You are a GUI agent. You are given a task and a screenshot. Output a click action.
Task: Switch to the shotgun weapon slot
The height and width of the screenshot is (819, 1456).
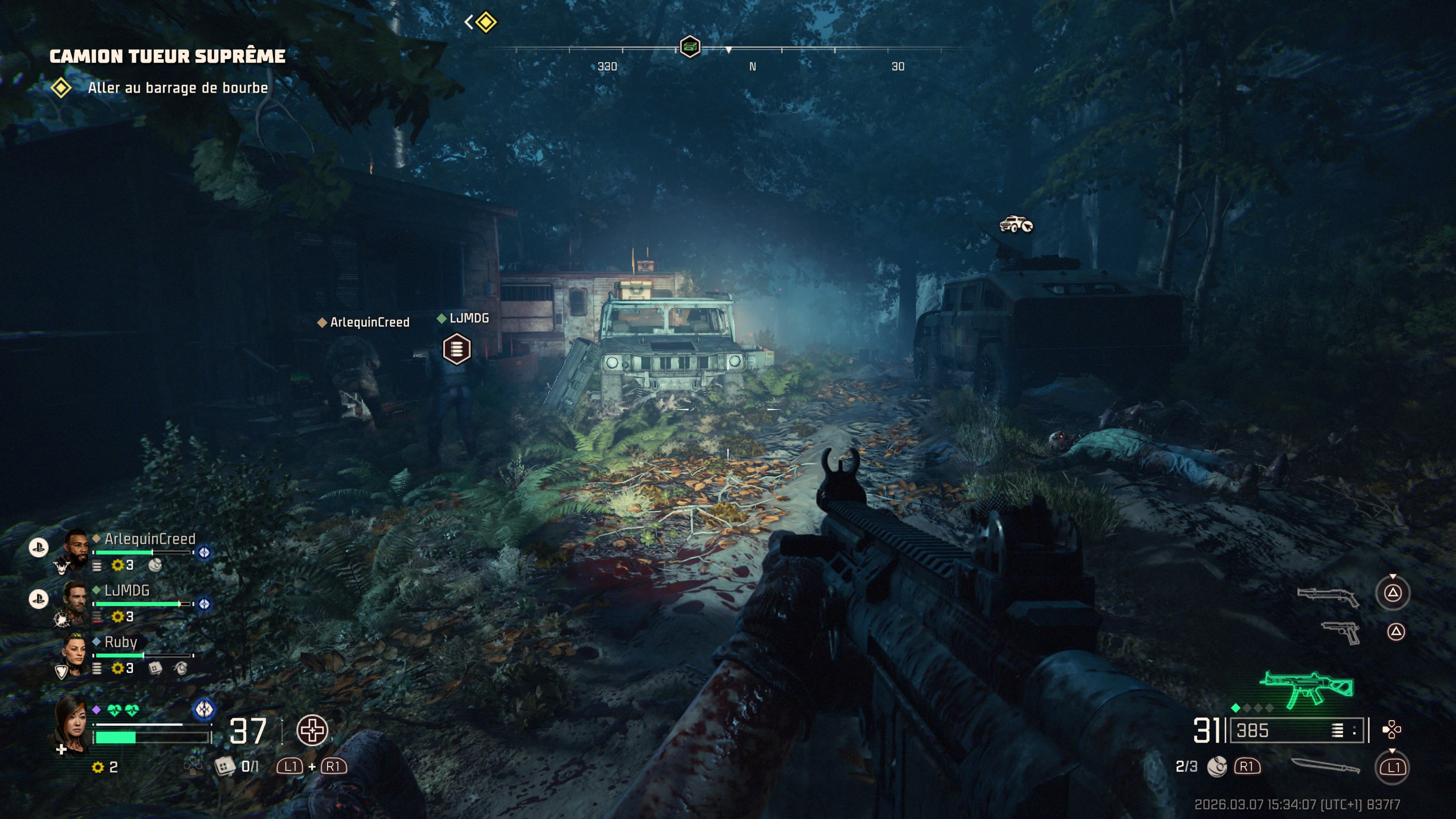pyautogui.click(x=1328, y=596)
